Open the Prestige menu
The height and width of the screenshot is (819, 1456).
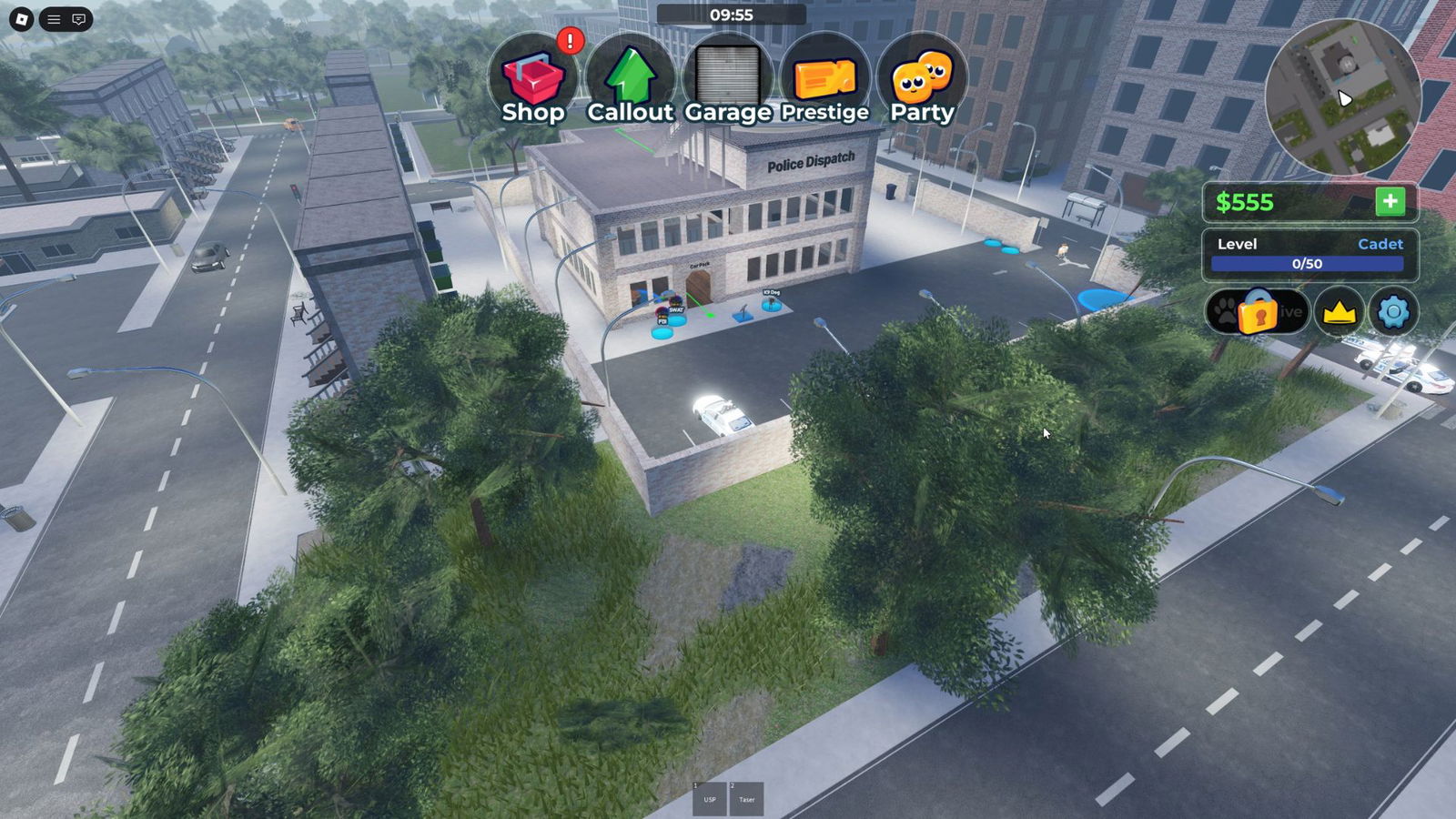click(824, 82)
